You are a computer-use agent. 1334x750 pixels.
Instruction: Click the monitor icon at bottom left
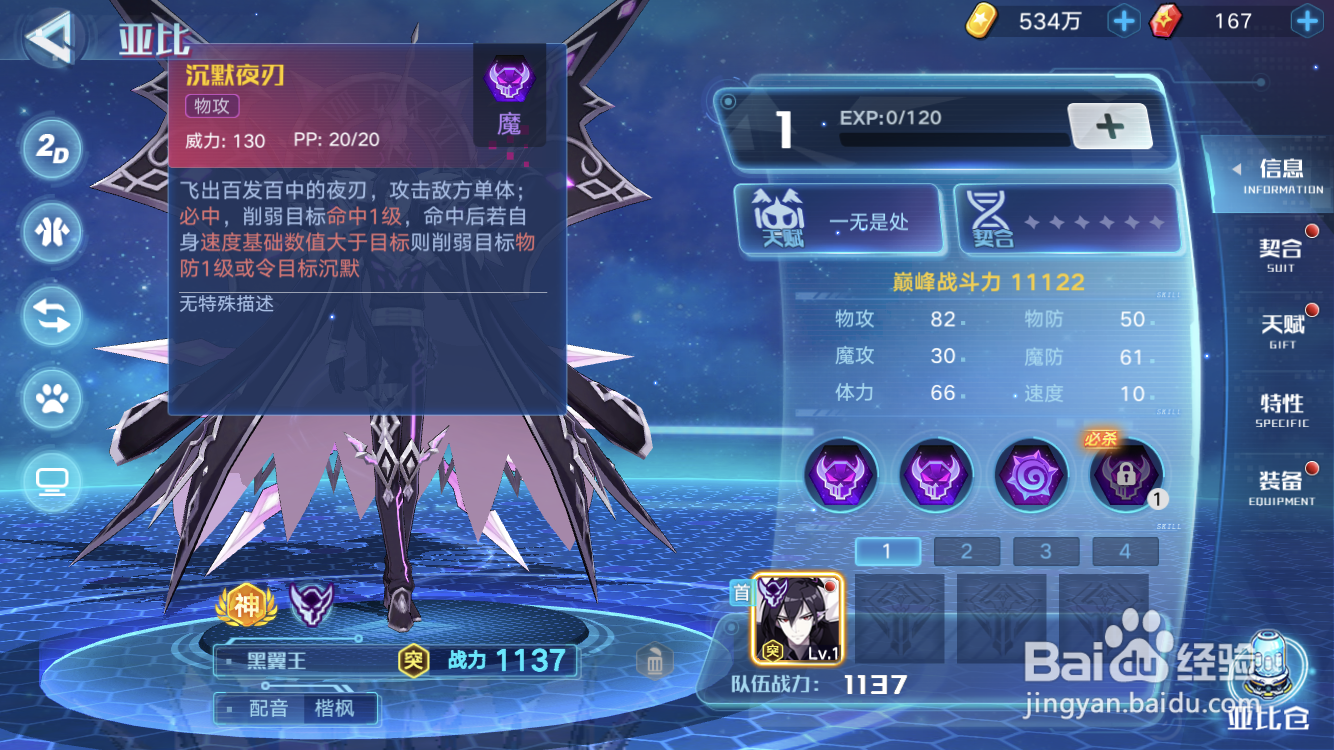[x=50, y=482]
